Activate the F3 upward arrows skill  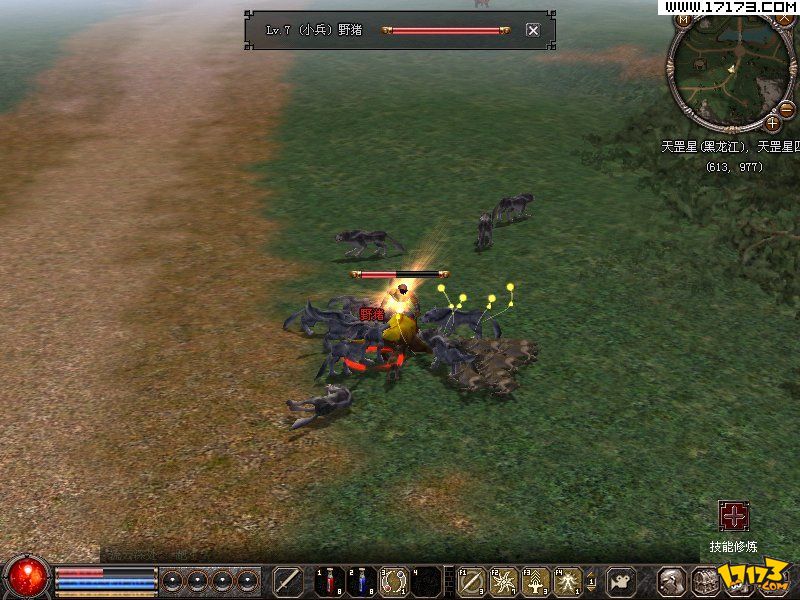[x=536, y=581]
